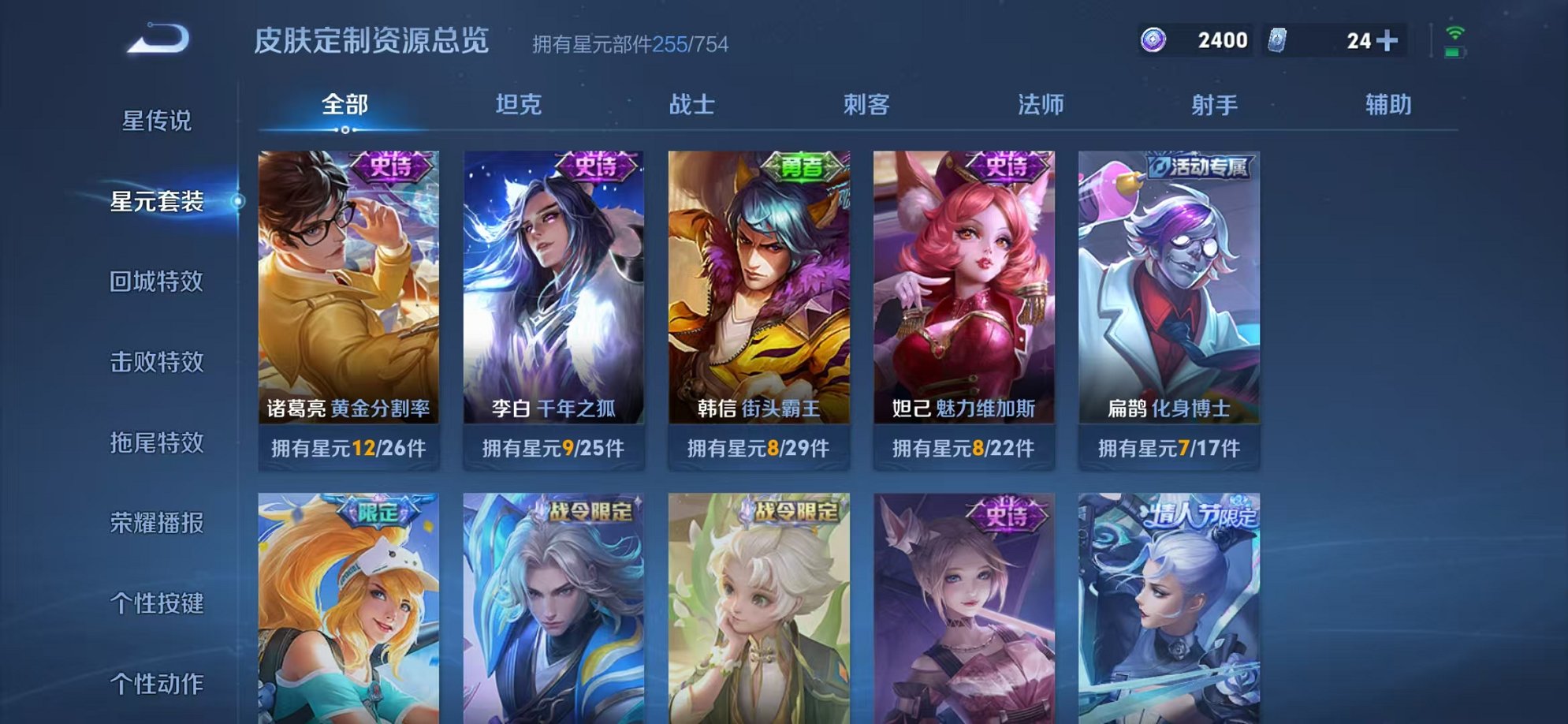The height and width of the screenshot is (724, 1568).
Task: Switch to the 法师 tab
Action: tap(1040, 103)
